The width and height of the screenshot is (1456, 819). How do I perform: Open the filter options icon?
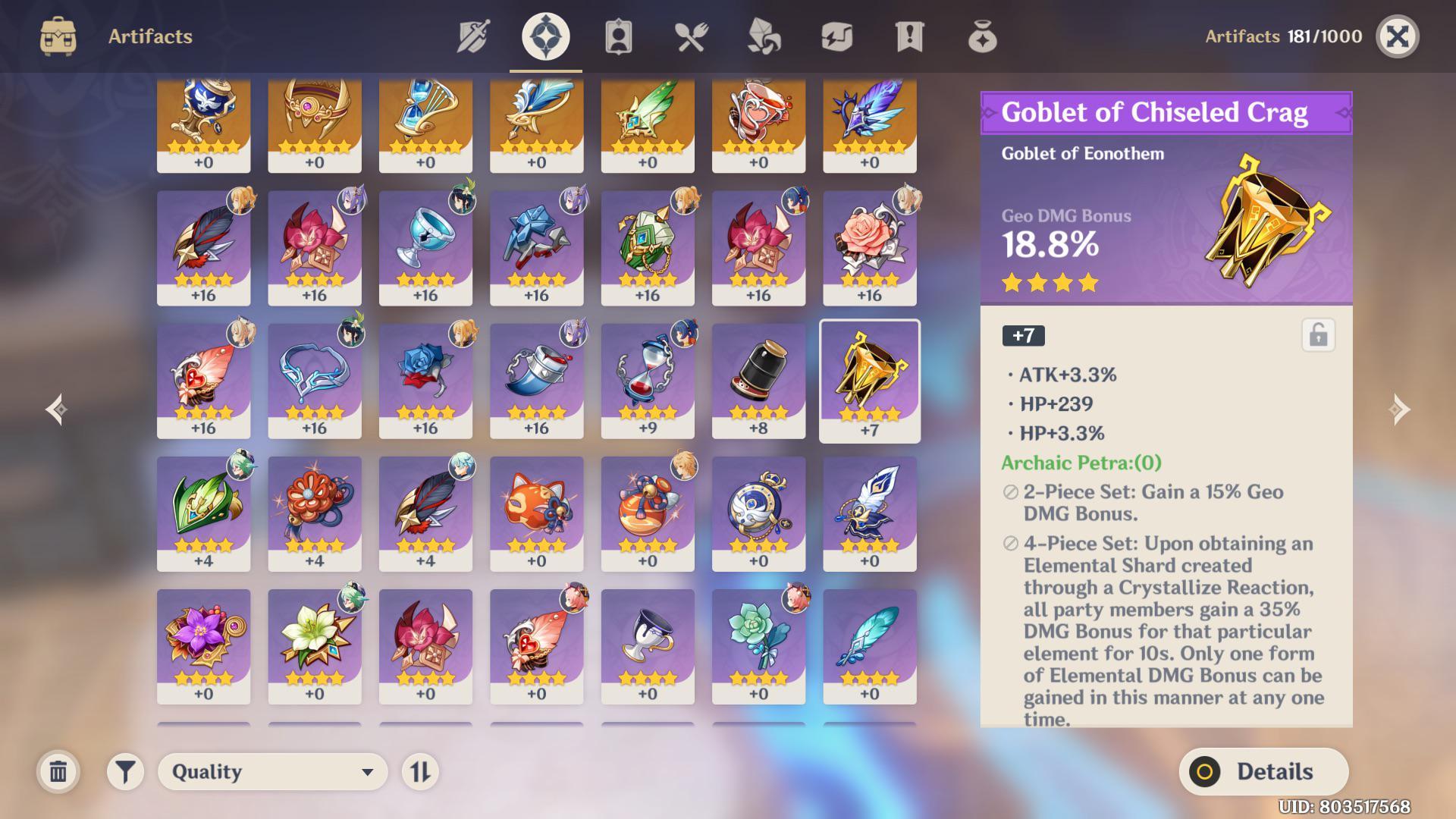[126, 771]
